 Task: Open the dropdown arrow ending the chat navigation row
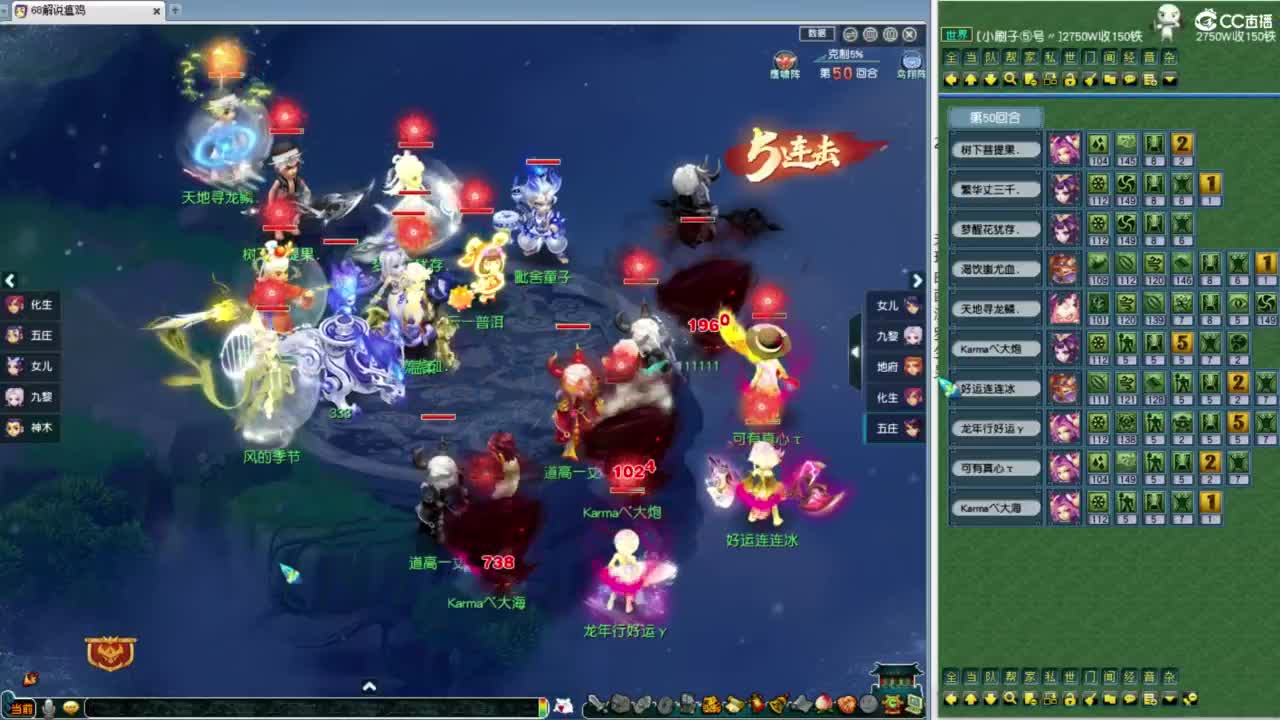(1169, 79)
